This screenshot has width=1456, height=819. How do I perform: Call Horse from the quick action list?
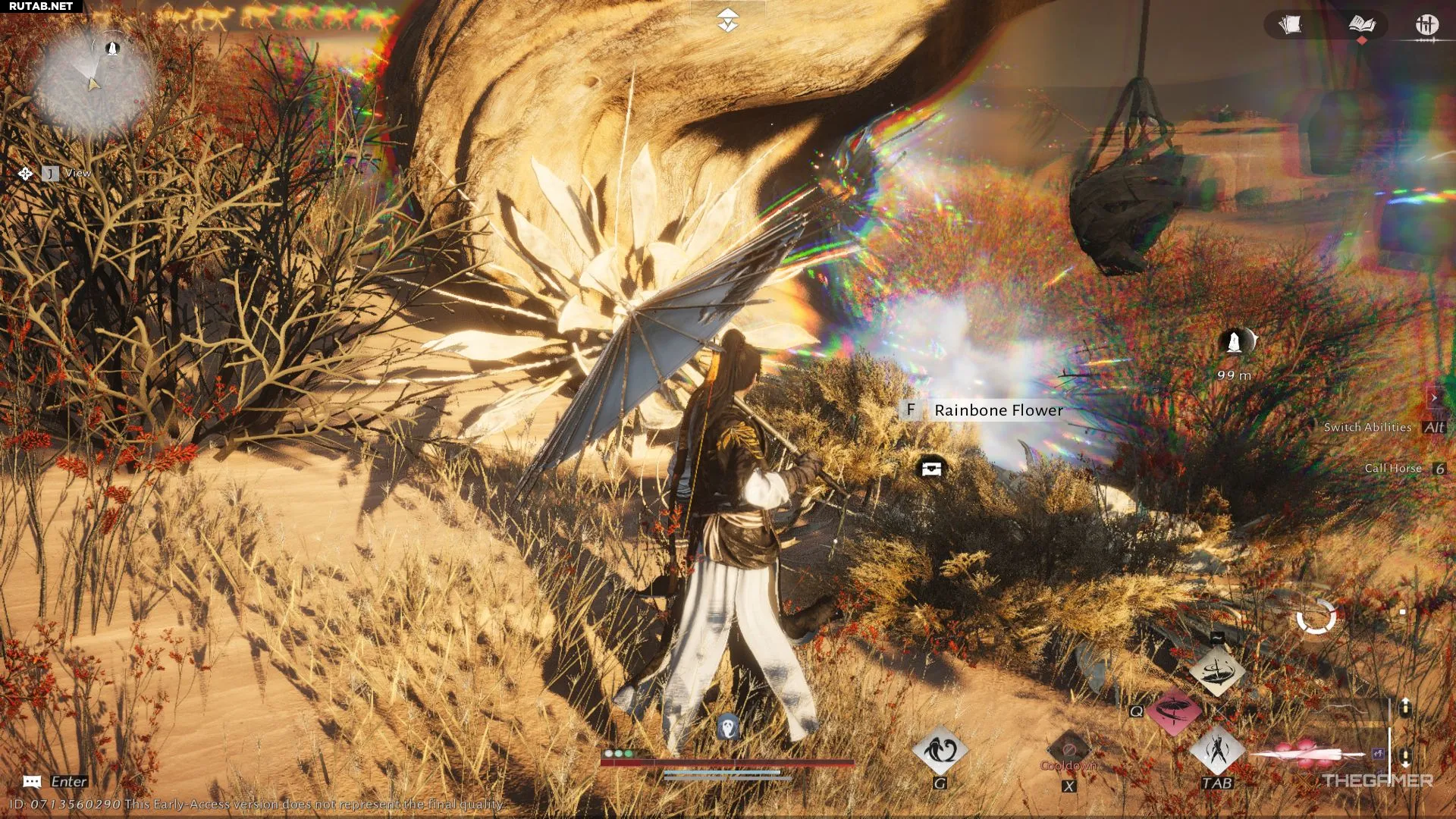pyautogui.click(x=1392, y=469)
